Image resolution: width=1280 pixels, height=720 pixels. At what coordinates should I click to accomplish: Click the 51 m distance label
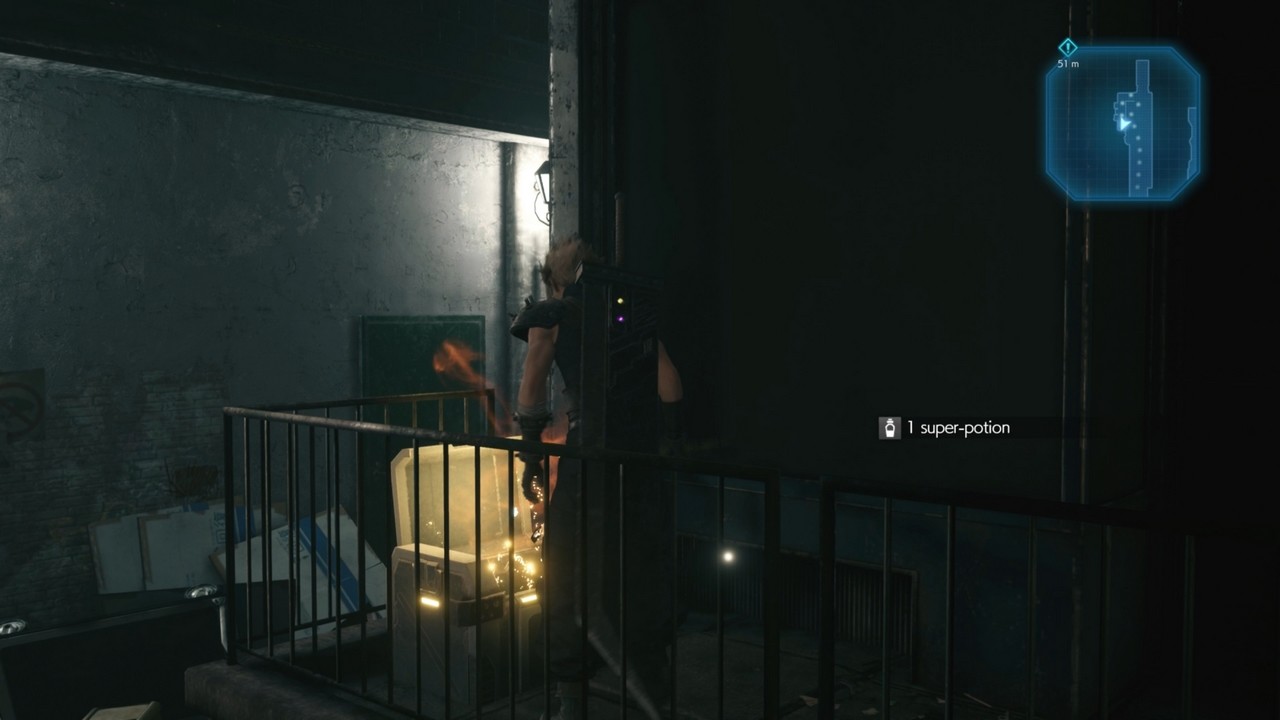(1066, 63)
